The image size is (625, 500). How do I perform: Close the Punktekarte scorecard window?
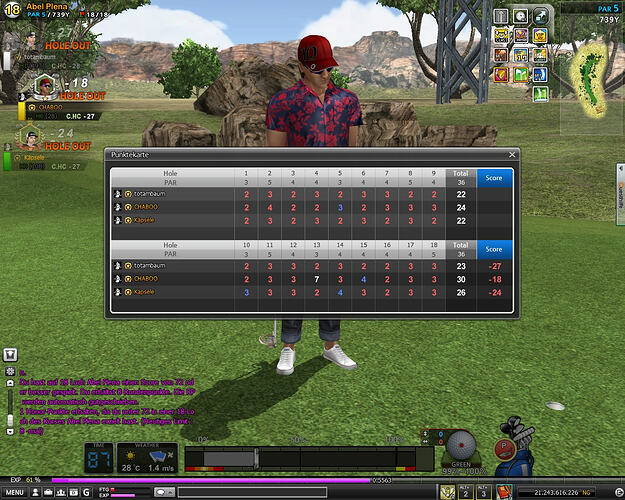pos(512,155)
